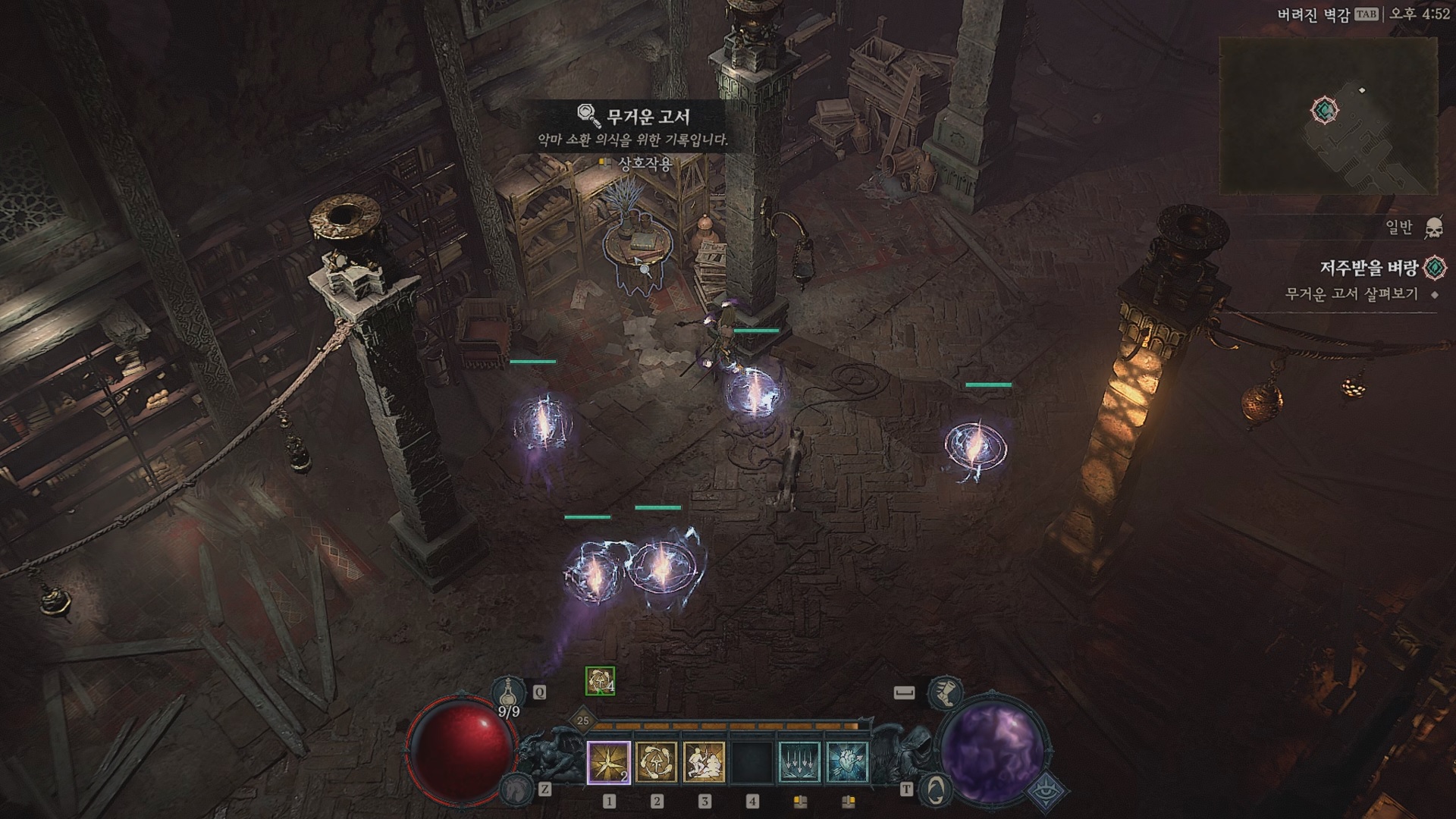Screen dimensions: 1456x819
Task: Drink the healing potion
Action: pyautogui.click(x=509, y=692)
